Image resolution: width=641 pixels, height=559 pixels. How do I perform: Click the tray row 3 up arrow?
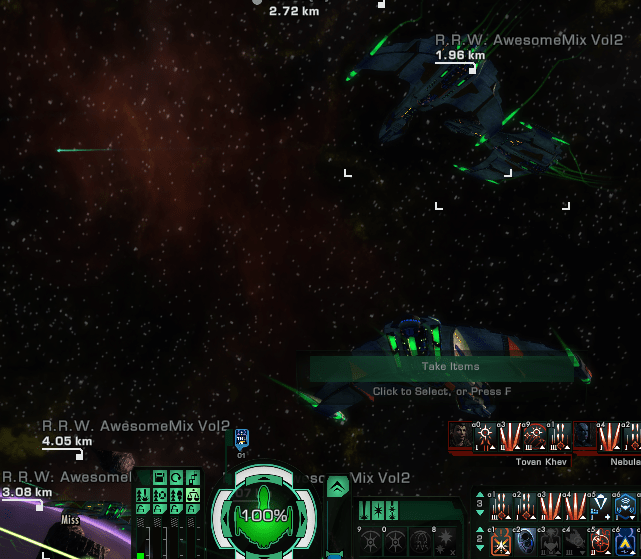(x=479, y=496)
